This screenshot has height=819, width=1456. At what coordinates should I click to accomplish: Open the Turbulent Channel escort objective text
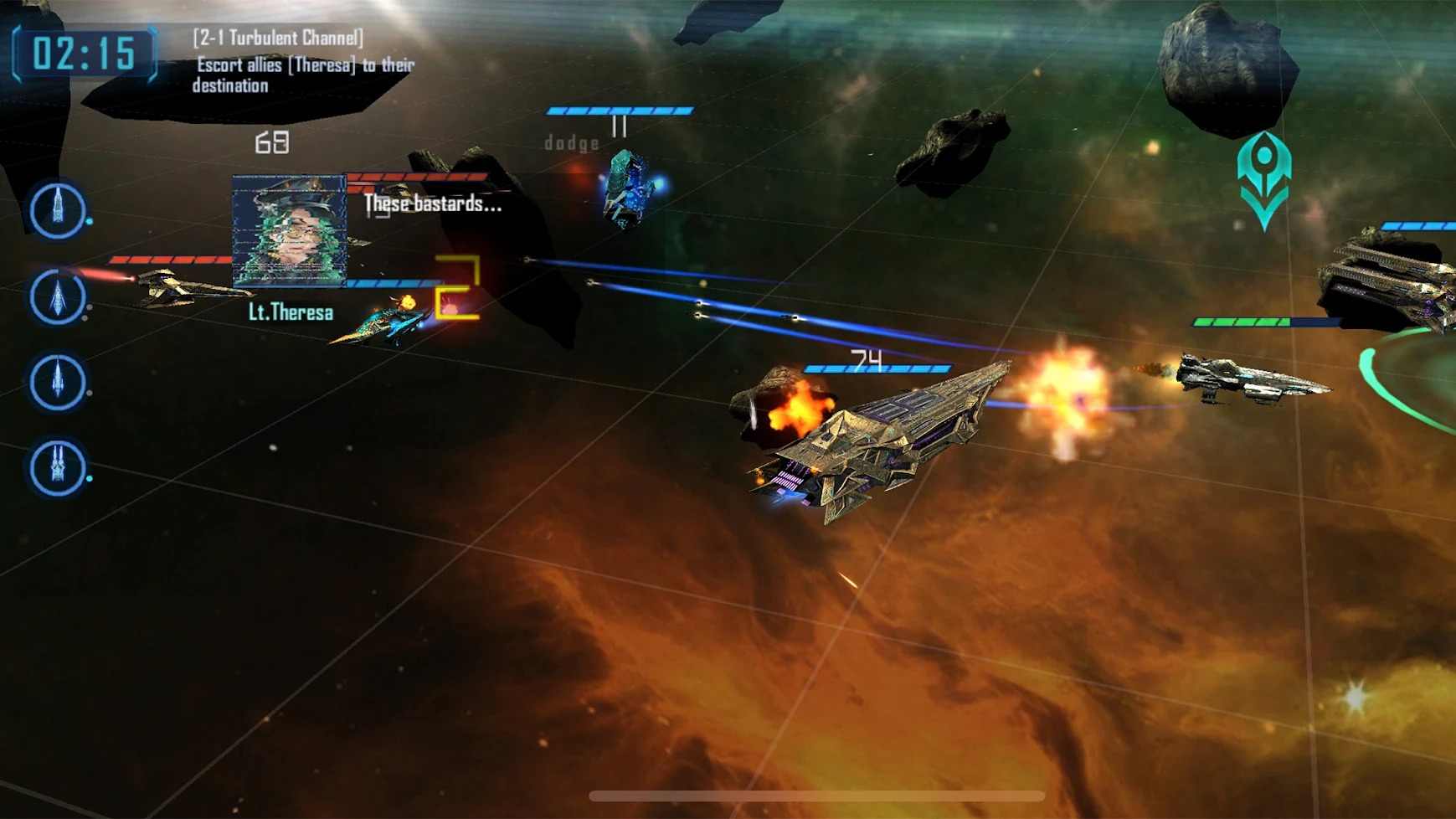[302, 62]
